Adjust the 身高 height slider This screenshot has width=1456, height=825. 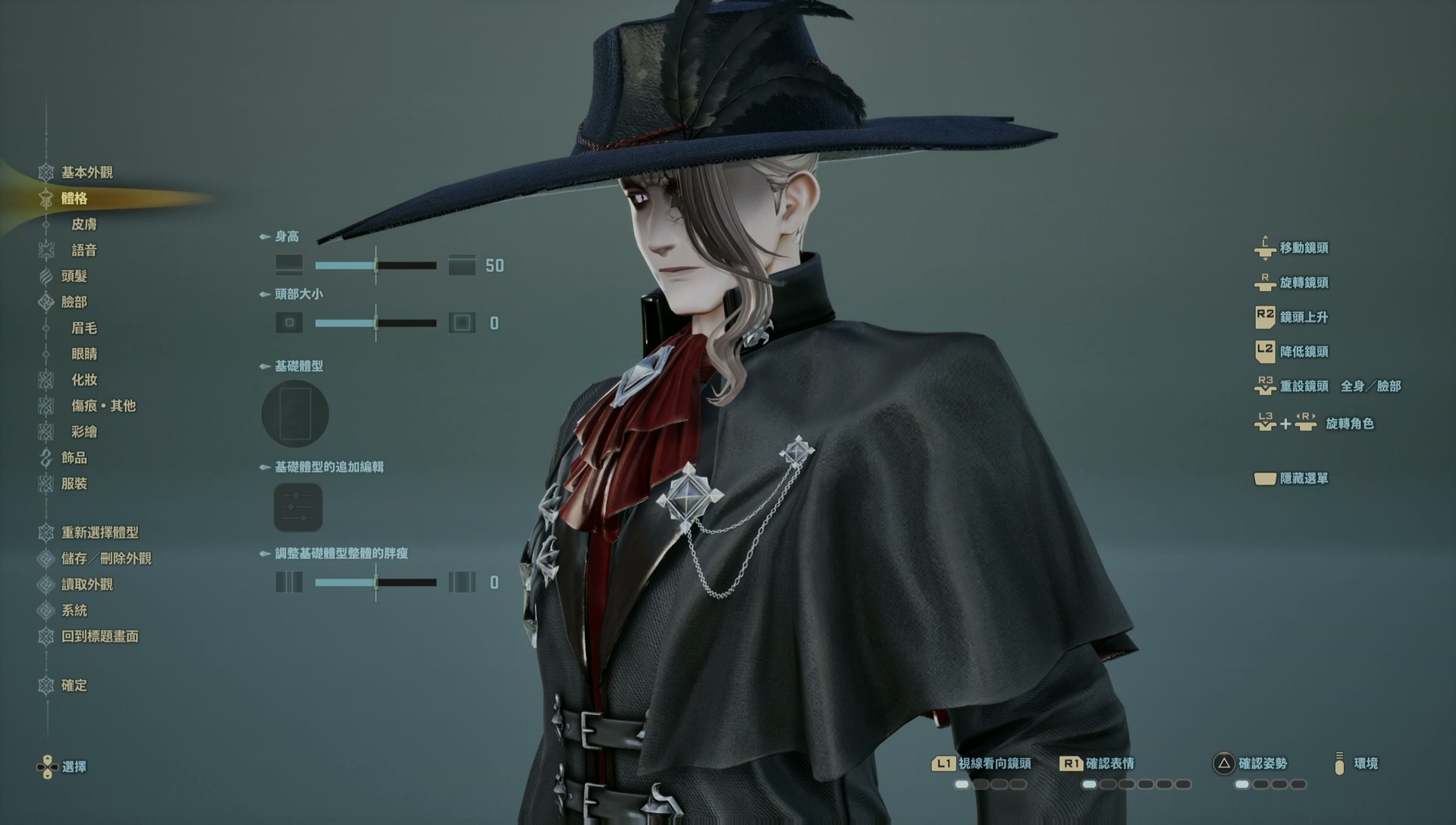[375, 265]
